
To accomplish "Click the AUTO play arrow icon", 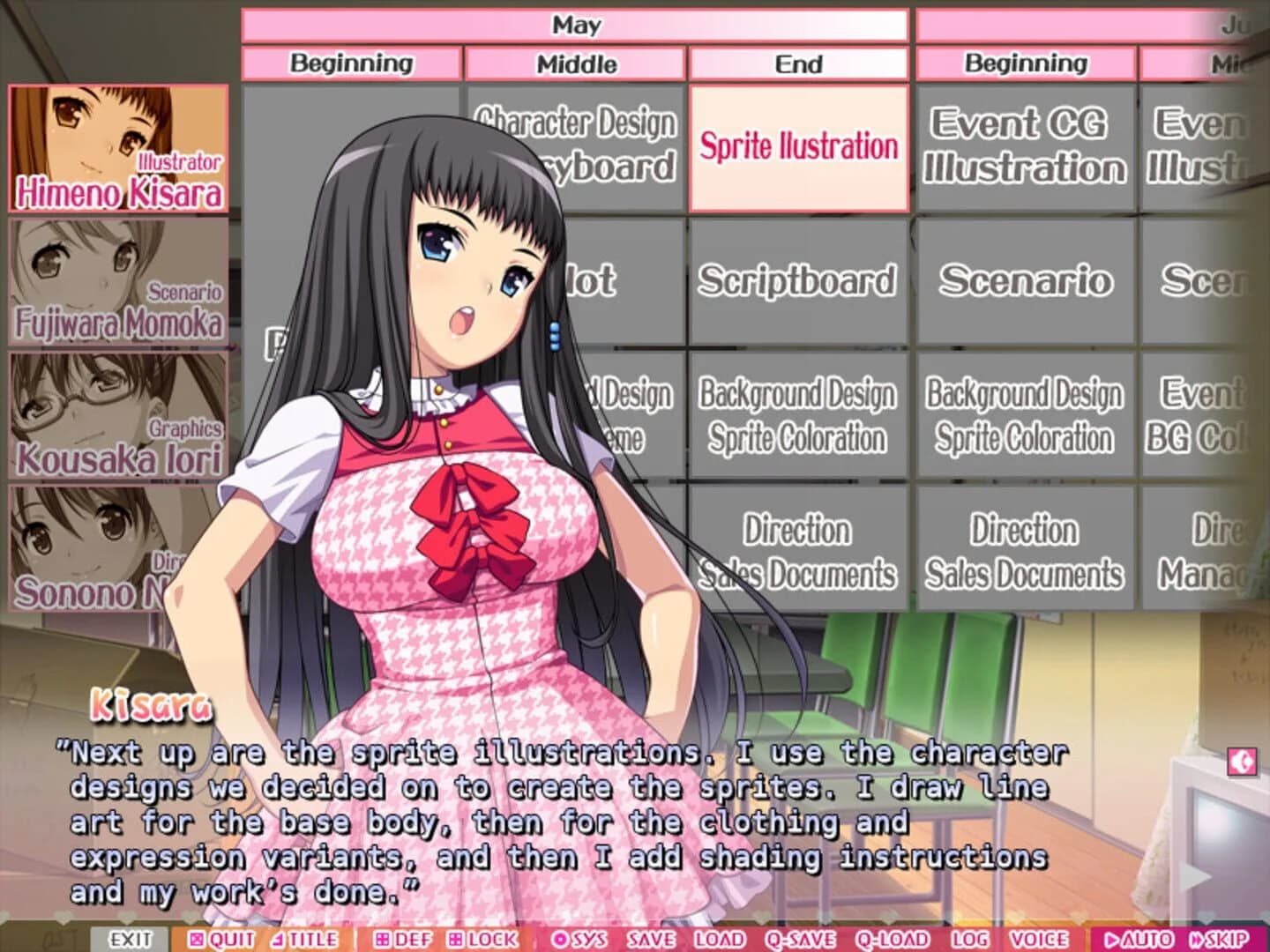I will click(x=1132, y=940).
